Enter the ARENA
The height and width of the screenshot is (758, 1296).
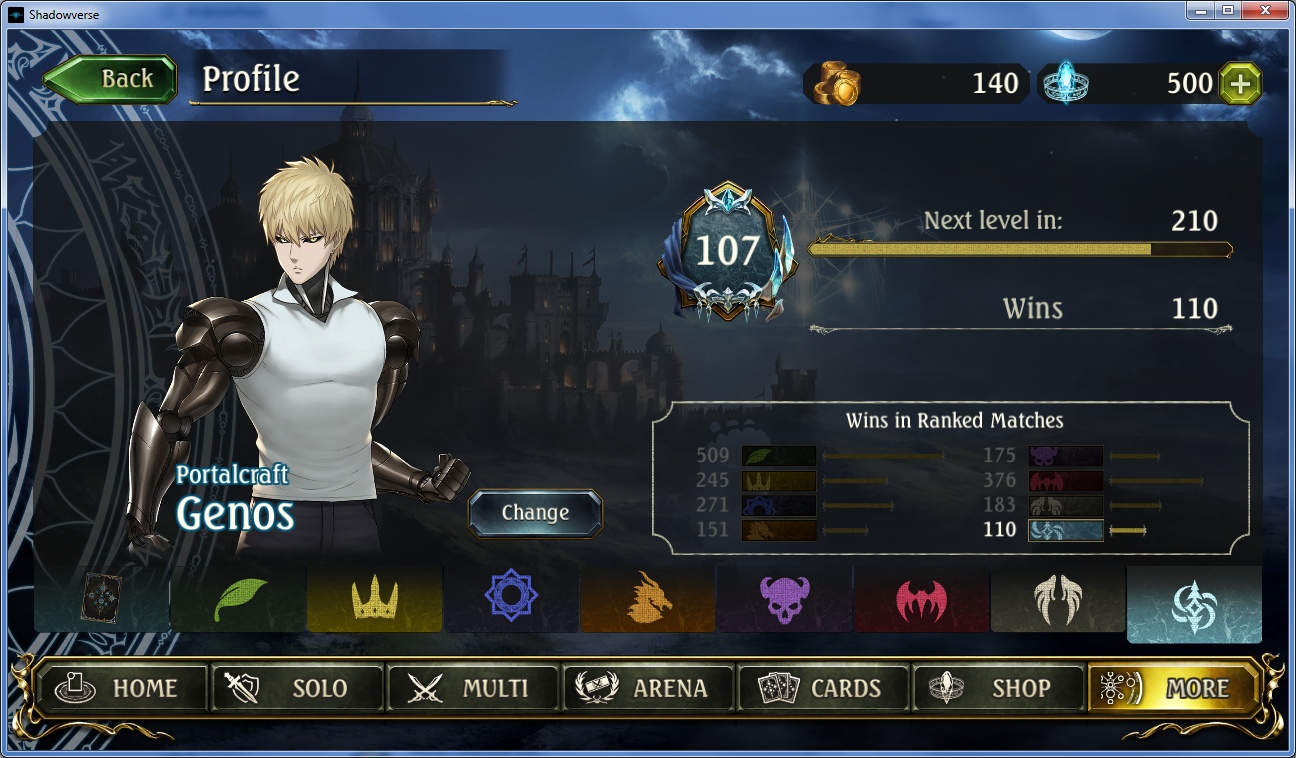pos(648,688)
